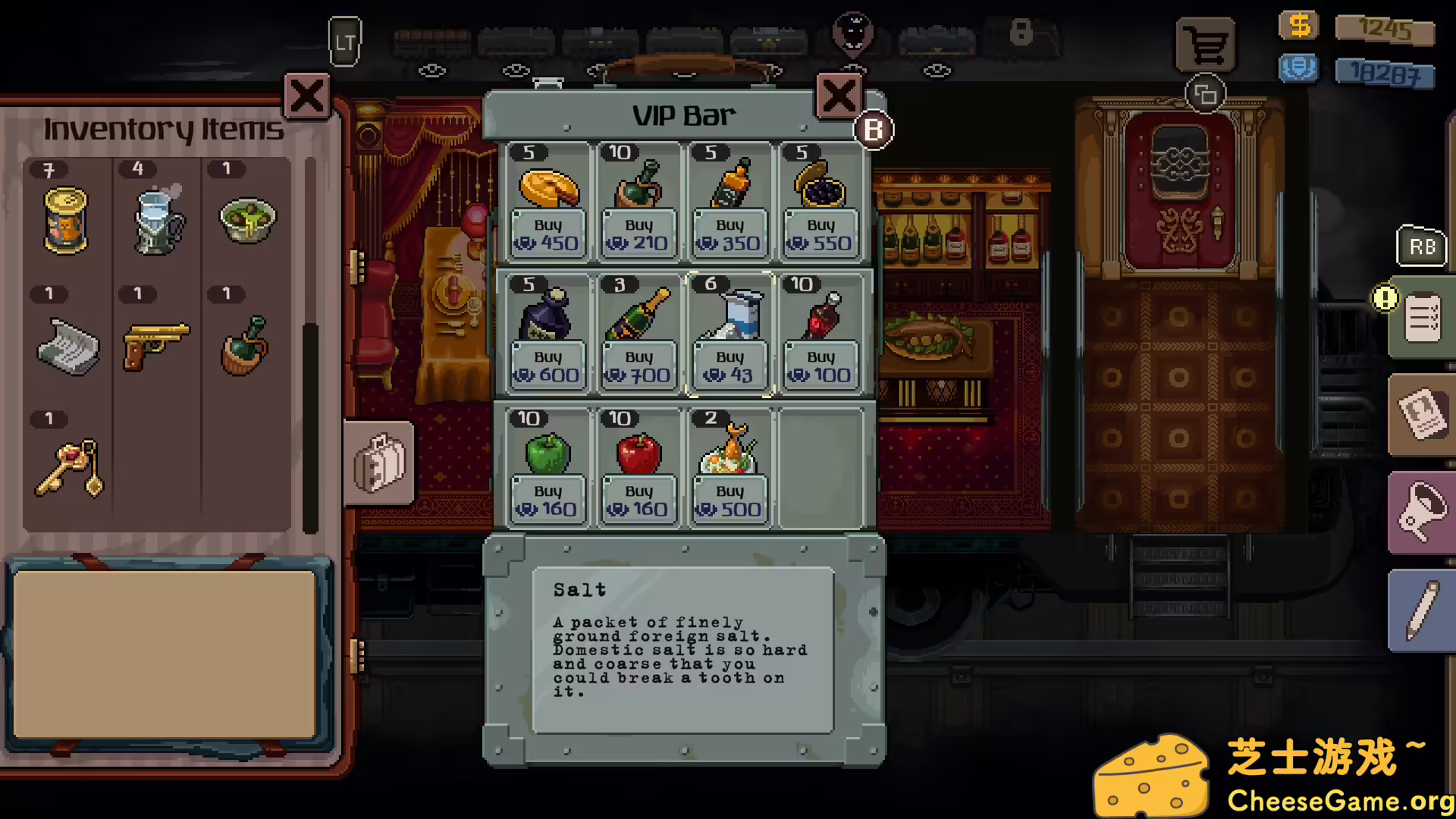Click the blue coin currency icon

(x=1298, y=67)
